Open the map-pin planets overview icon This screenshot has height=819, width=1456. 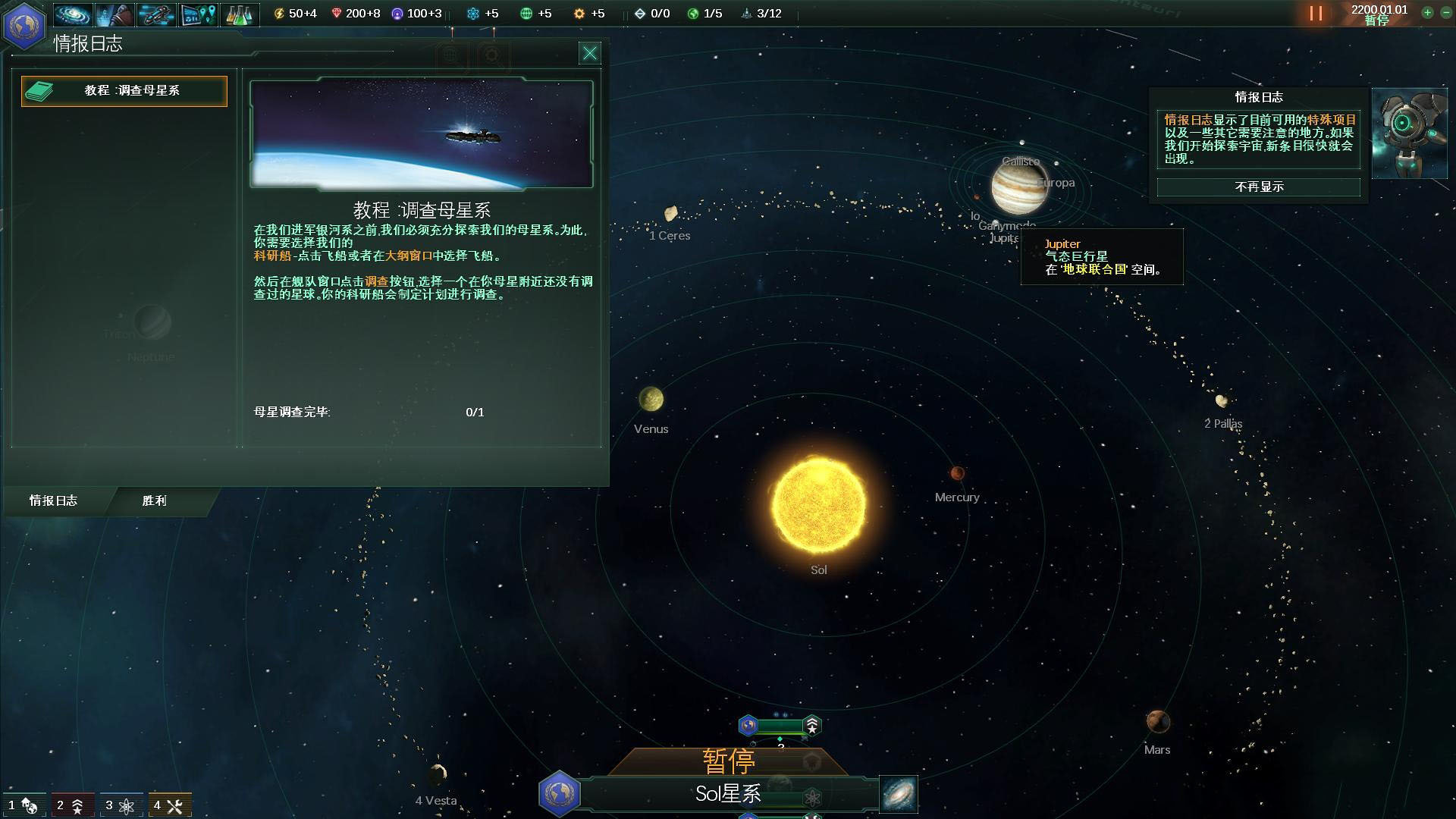198,14
